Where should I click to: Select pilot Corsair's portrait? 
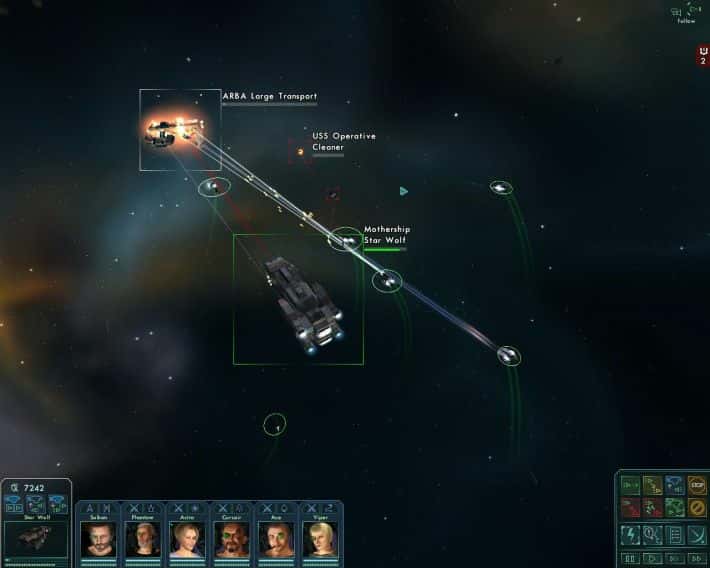[231, 539]
